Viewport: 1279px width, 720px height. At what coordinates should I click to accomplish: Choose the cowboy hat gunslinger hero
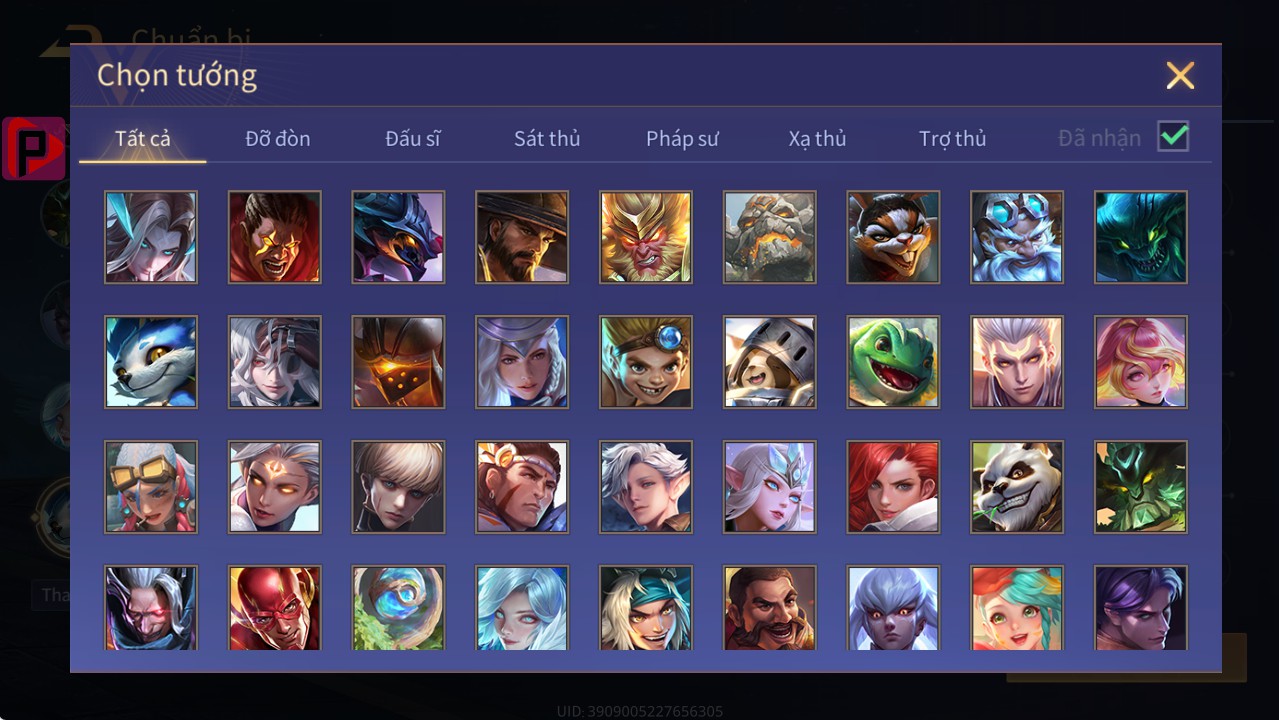point(522,237)
